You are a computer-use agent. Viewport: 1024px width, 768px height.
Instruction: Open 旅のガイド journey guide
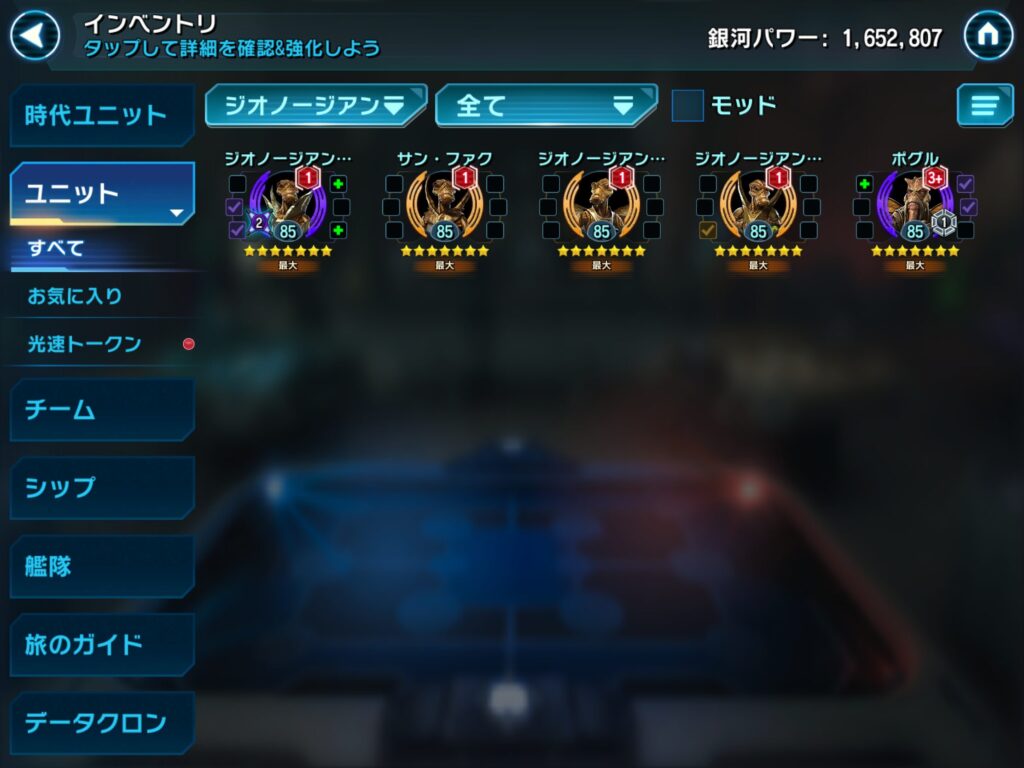101,644
